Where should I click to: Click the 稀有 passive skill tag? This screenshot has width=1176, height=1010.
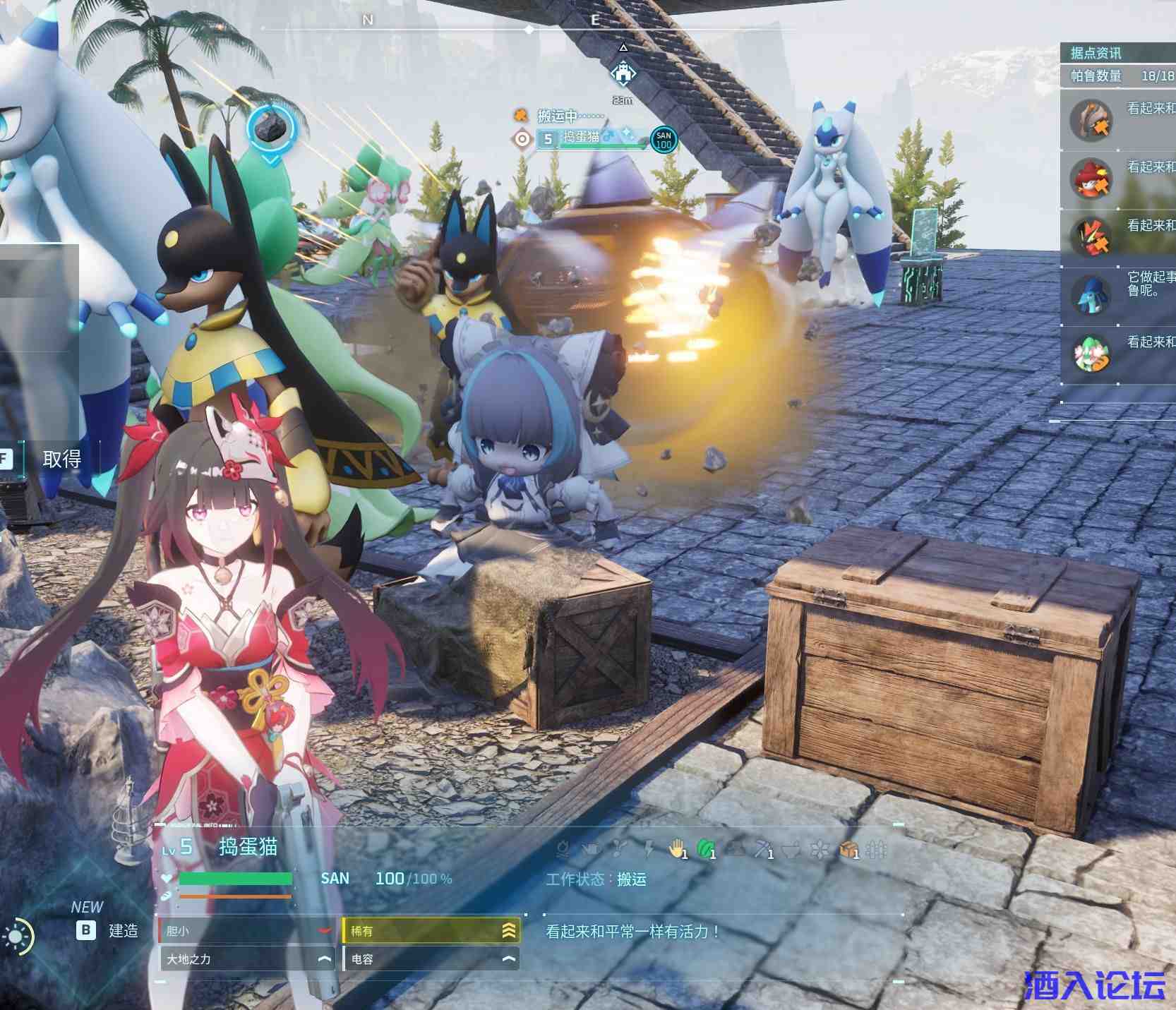click(x=431, y=931)
